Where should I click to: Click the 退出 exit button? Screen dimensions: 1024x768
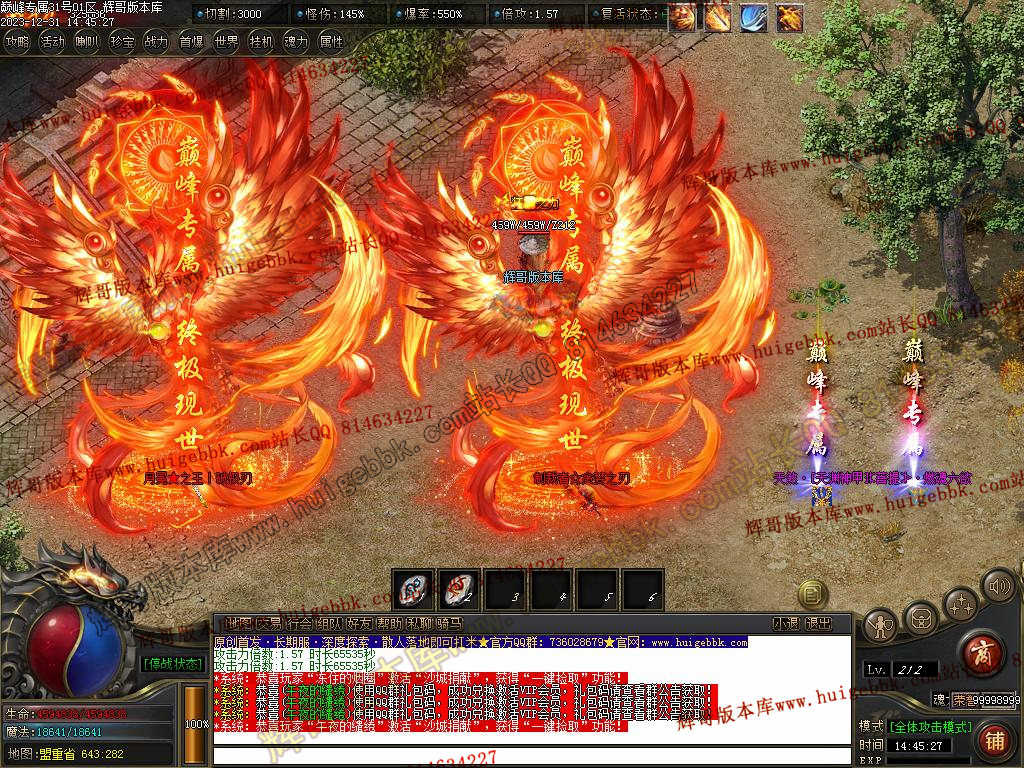819,623
